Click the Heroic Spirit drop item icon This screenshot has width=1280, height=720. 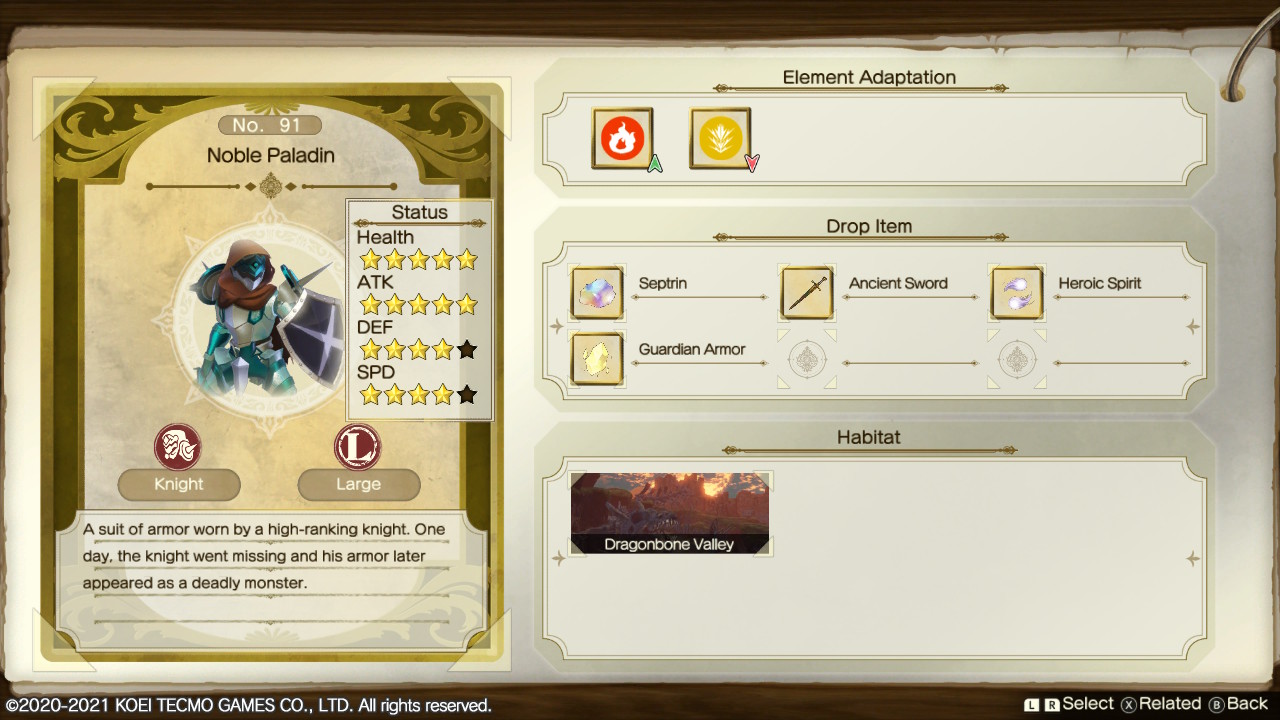[x=1017, y=293]
